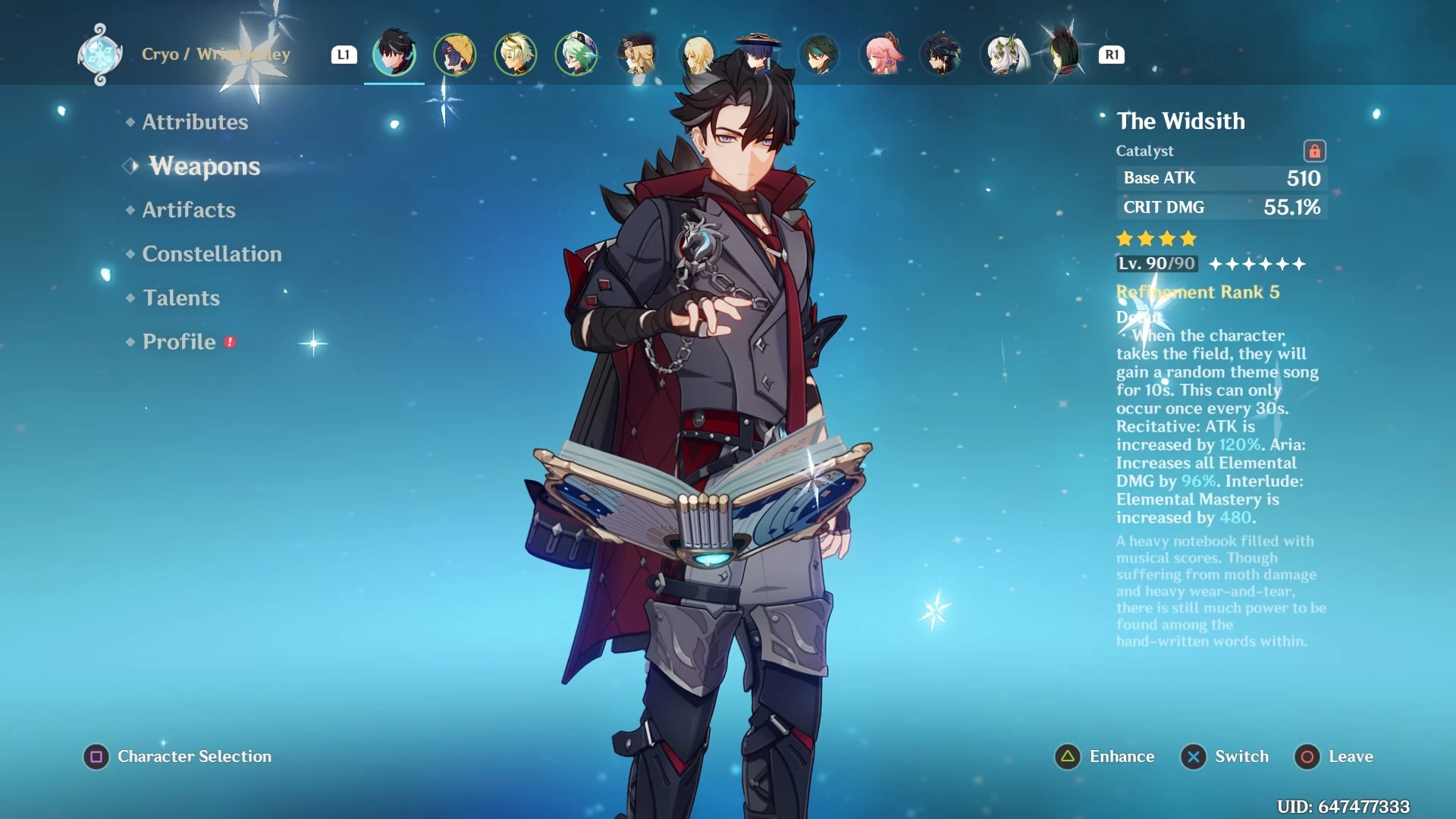Open the Attributes section
The height and width of the screenshot is (819, 1456).
click(x=195, y=122)
